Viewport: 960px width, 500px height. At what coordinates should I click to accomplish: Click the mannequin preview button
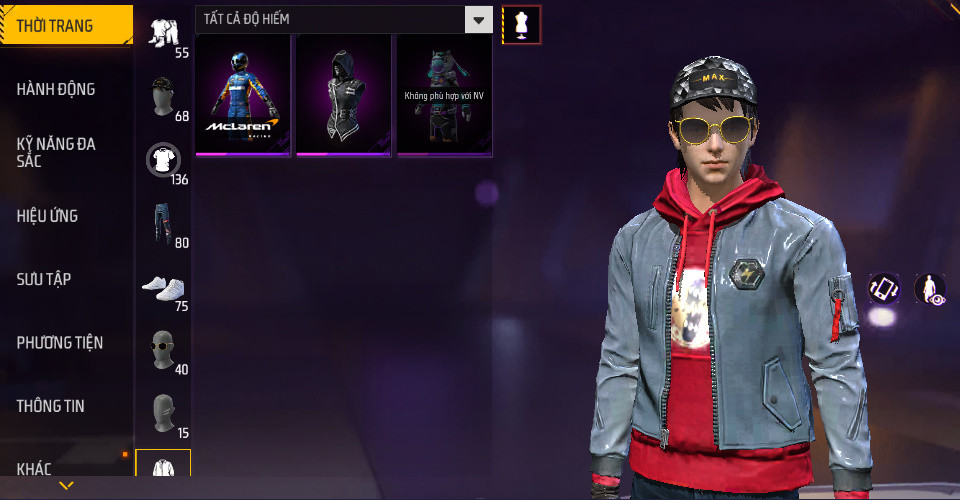tap(521, 24)
